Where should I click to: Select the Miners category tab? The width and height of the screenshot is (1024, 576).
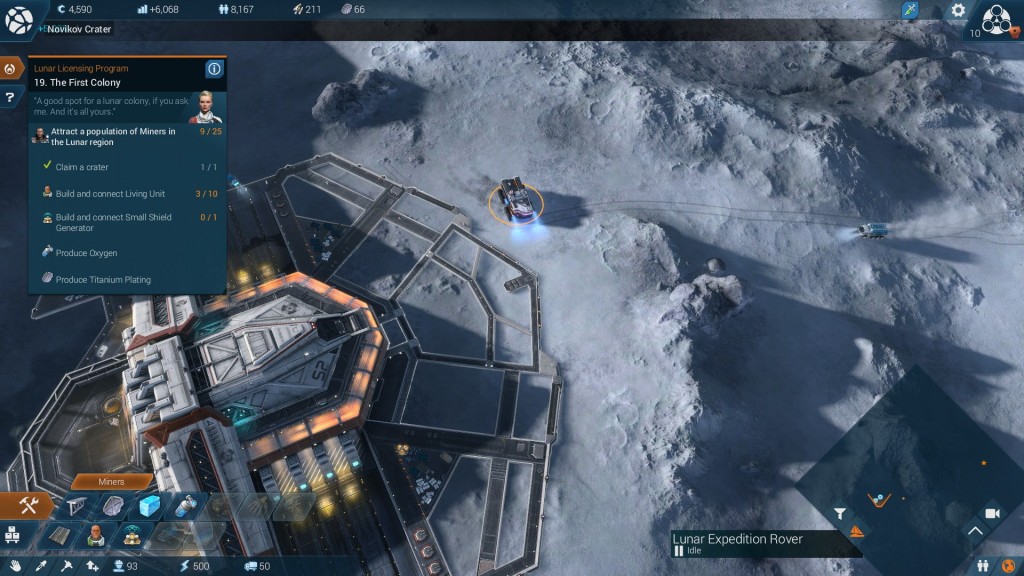[x=112, y=481]
